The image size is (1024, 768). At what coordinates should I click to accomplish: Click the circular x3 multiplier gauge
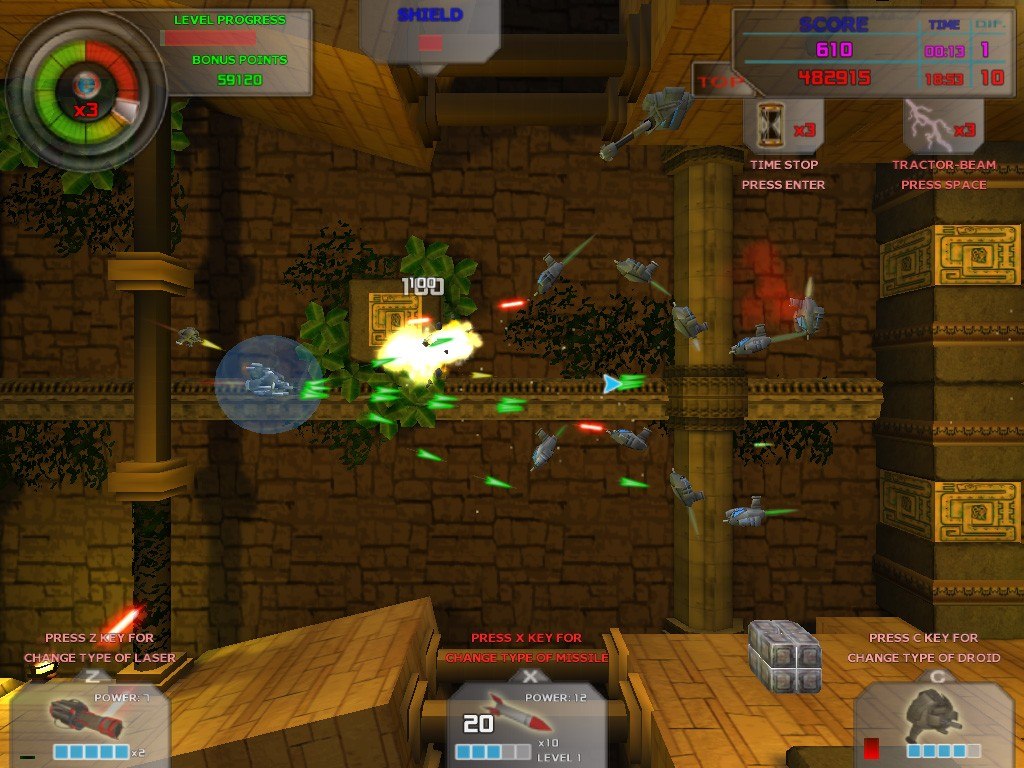coord(86,91)
